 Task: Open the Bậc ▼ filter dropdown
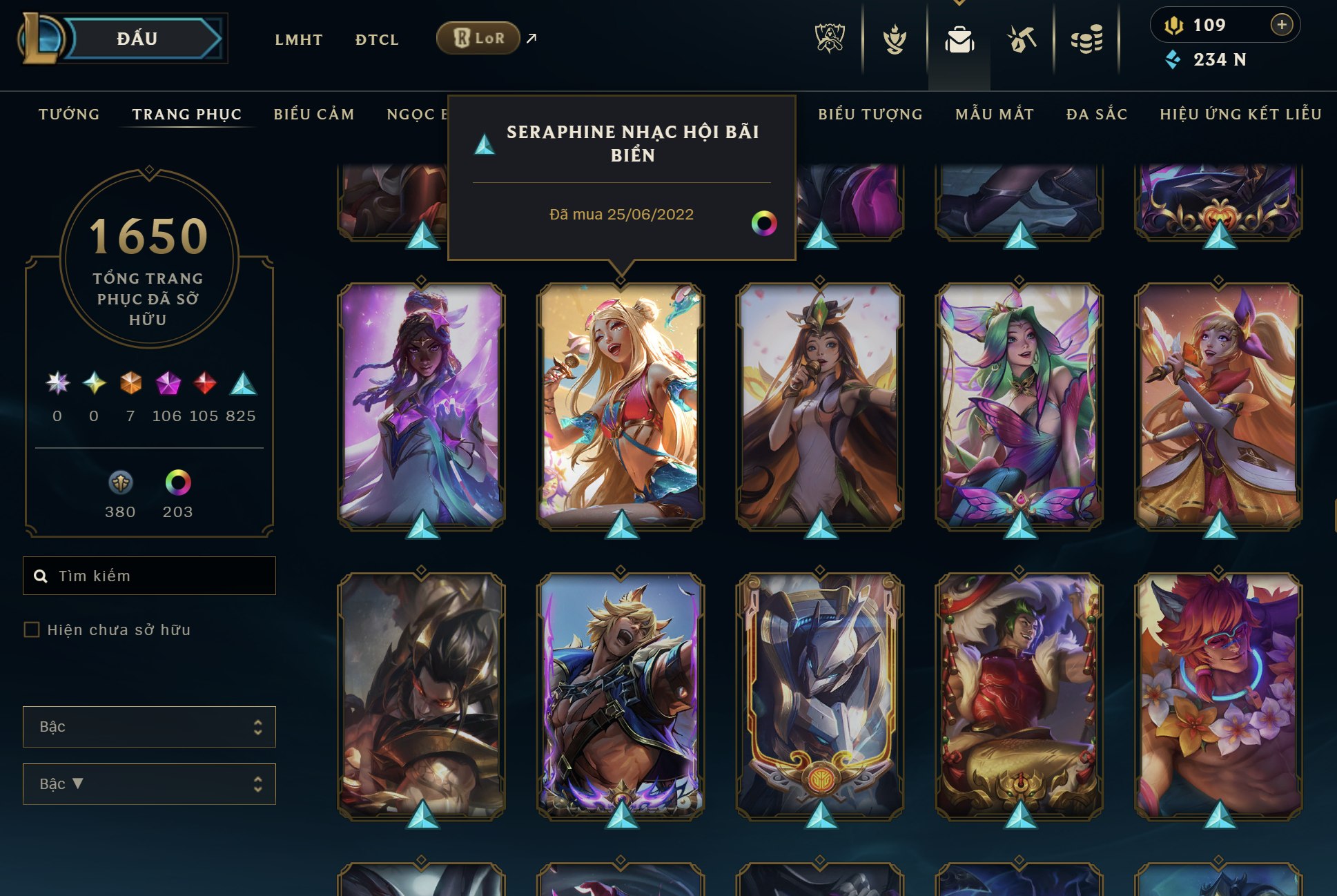(148, 783)
